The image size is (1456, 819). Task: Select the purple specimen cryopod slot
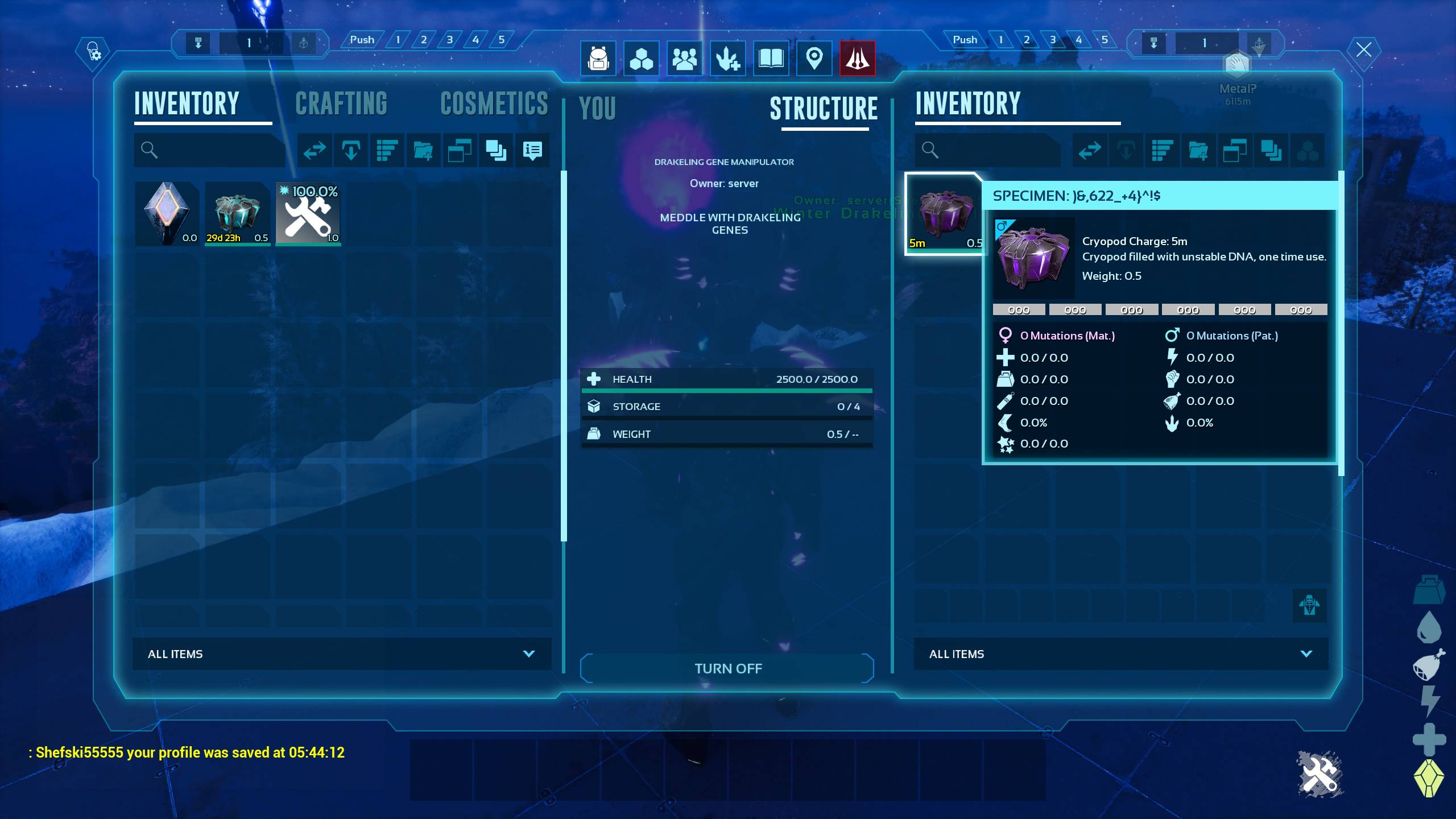tap(944, 214)
